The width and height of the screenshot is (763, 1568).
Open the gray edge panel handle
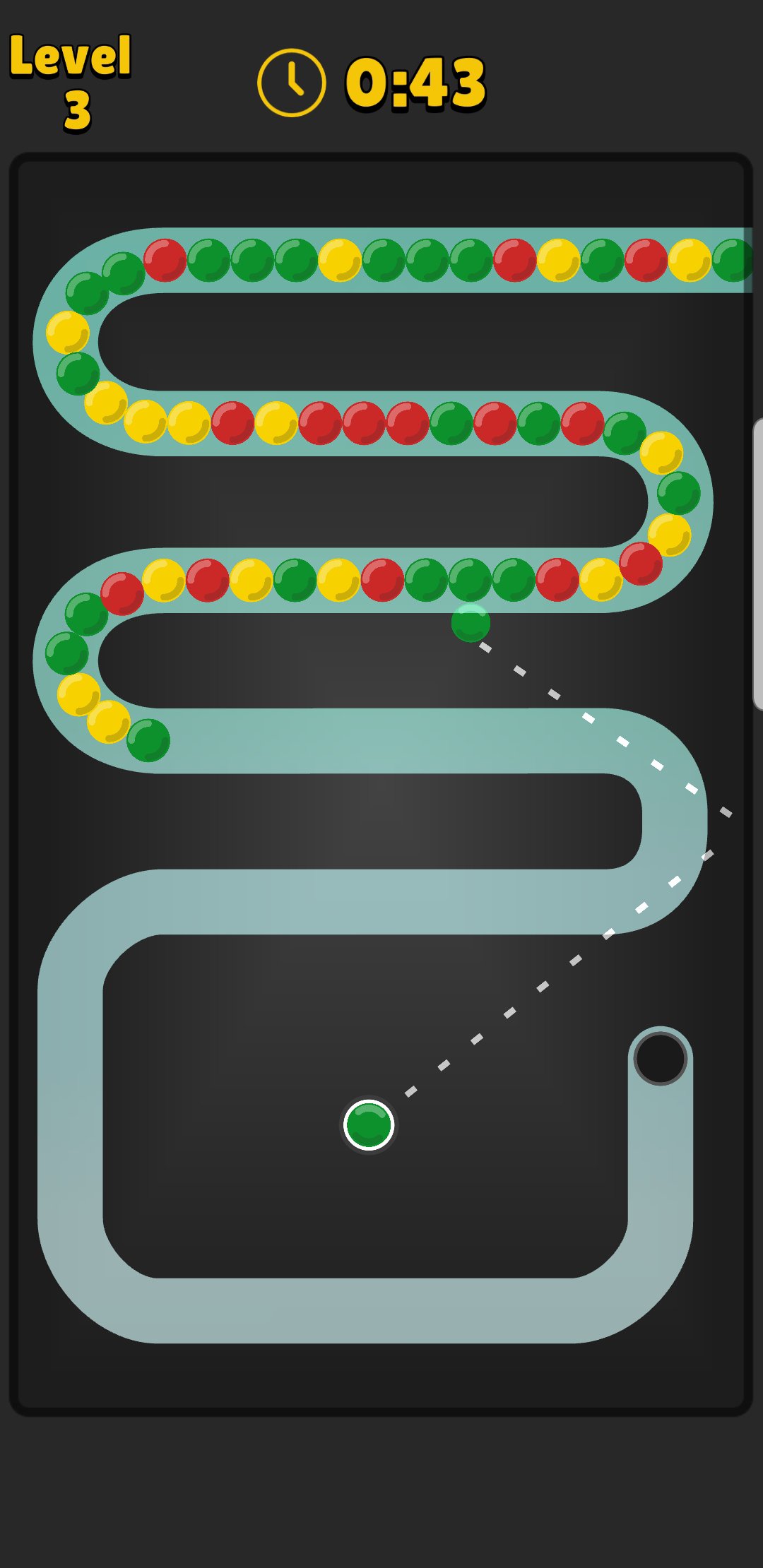pyautogui.click(x=758, y=564)
